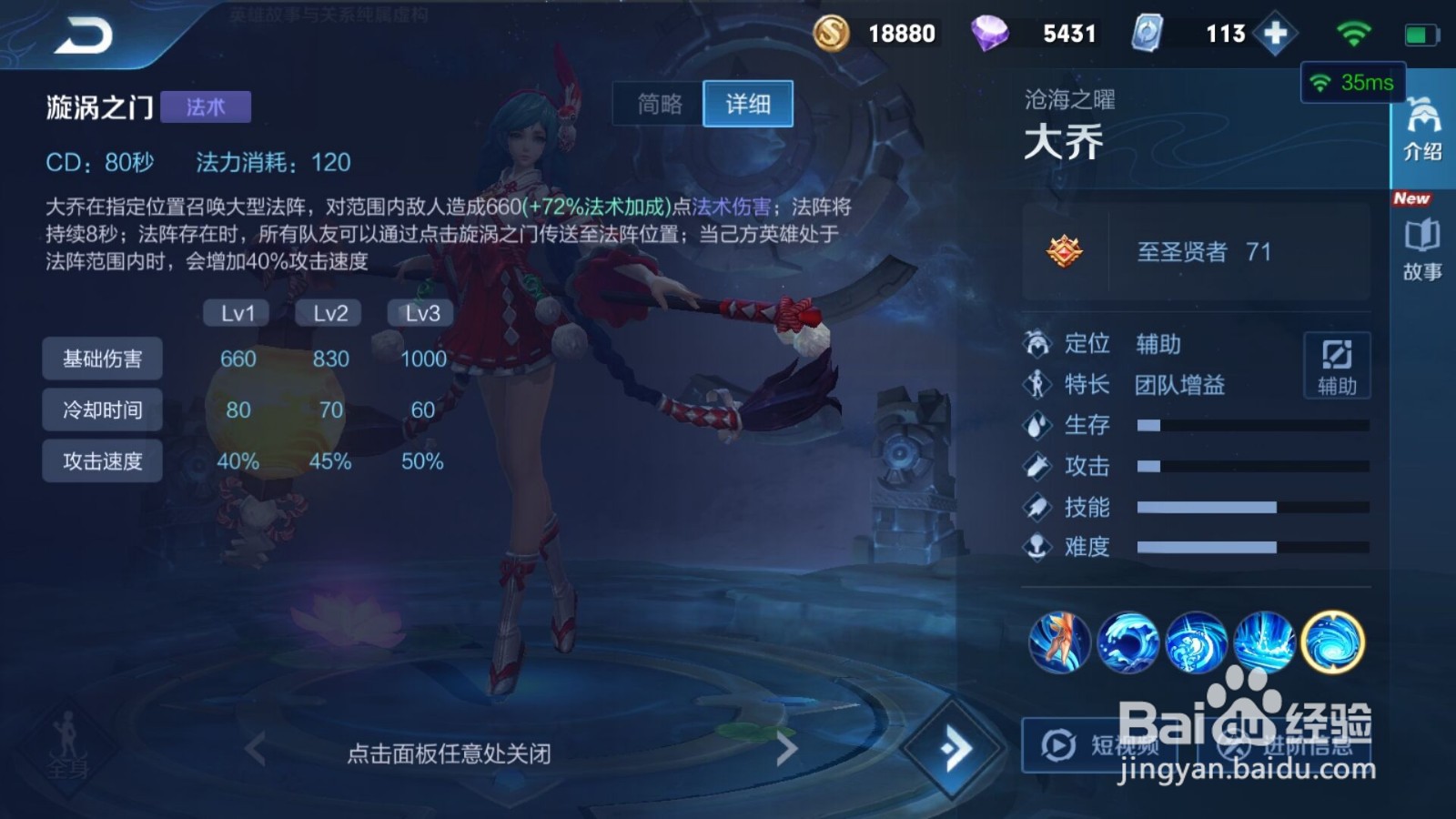Viewport: 1456px width, 819px height.
Task: Open the ultimate ability with golden border
Action: coord(1333,642)
